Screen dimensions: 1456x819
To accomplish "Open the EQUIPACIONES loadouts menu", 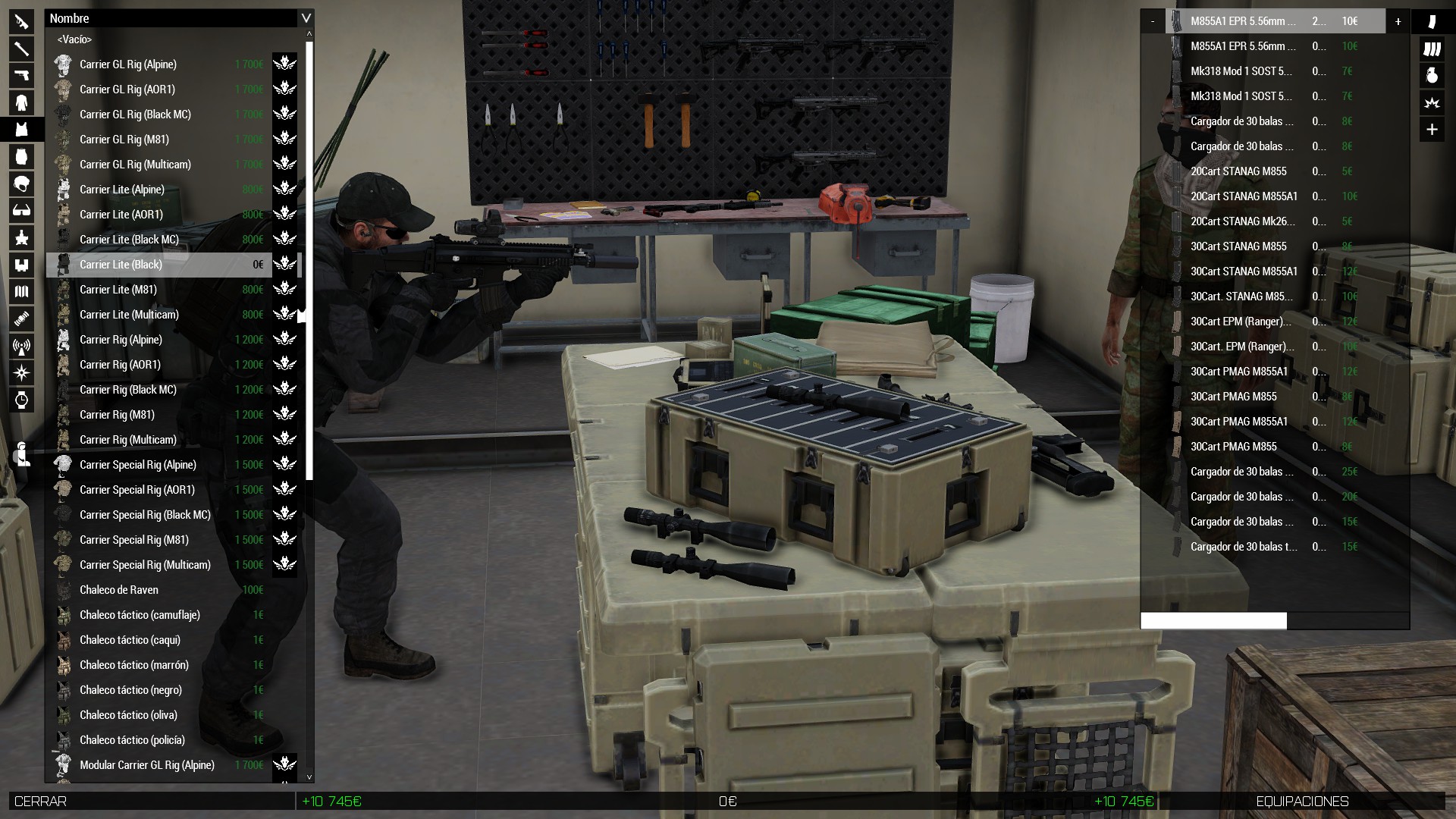I will click(1301, 802).
